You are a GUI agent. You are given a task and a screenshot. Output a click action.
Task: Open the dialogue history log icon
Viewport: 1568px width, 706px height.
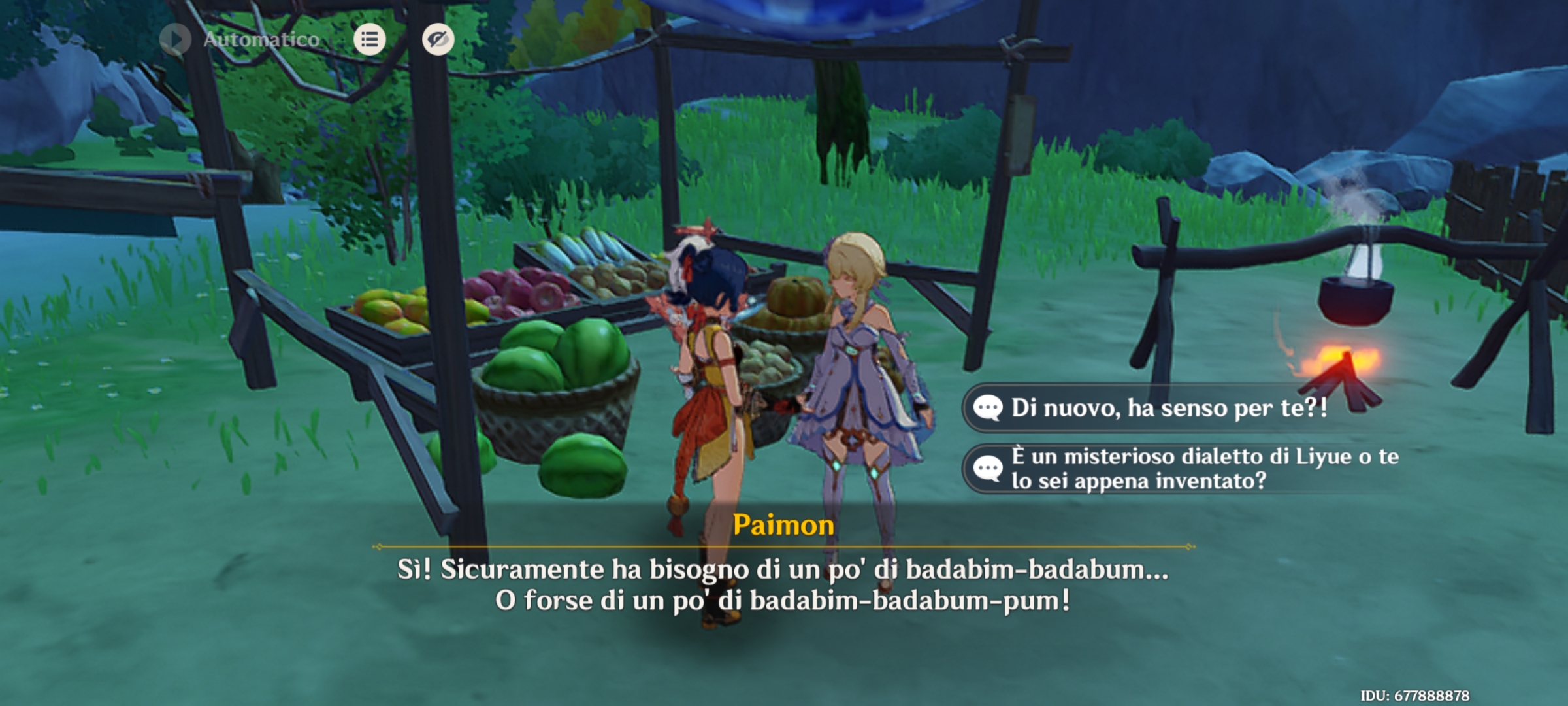369,40
